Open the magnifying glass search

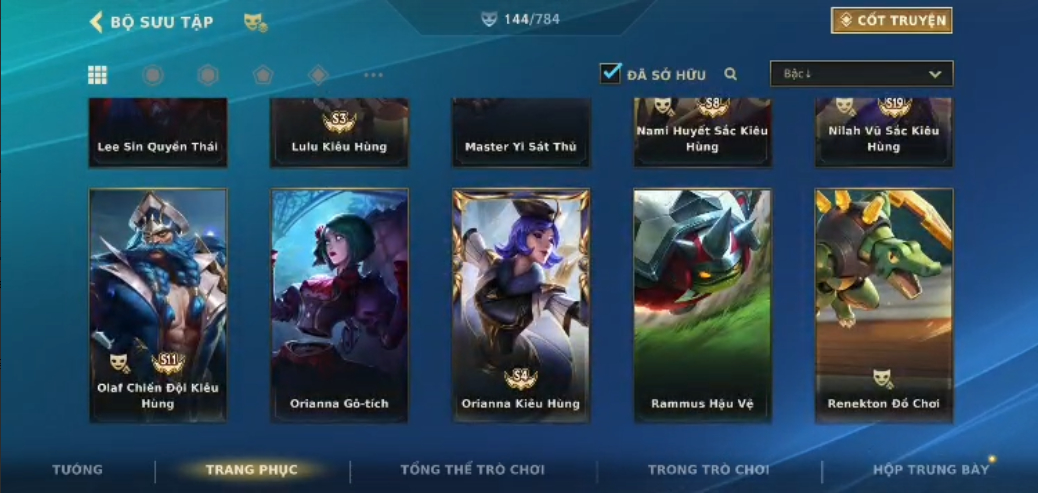[731, 74]
